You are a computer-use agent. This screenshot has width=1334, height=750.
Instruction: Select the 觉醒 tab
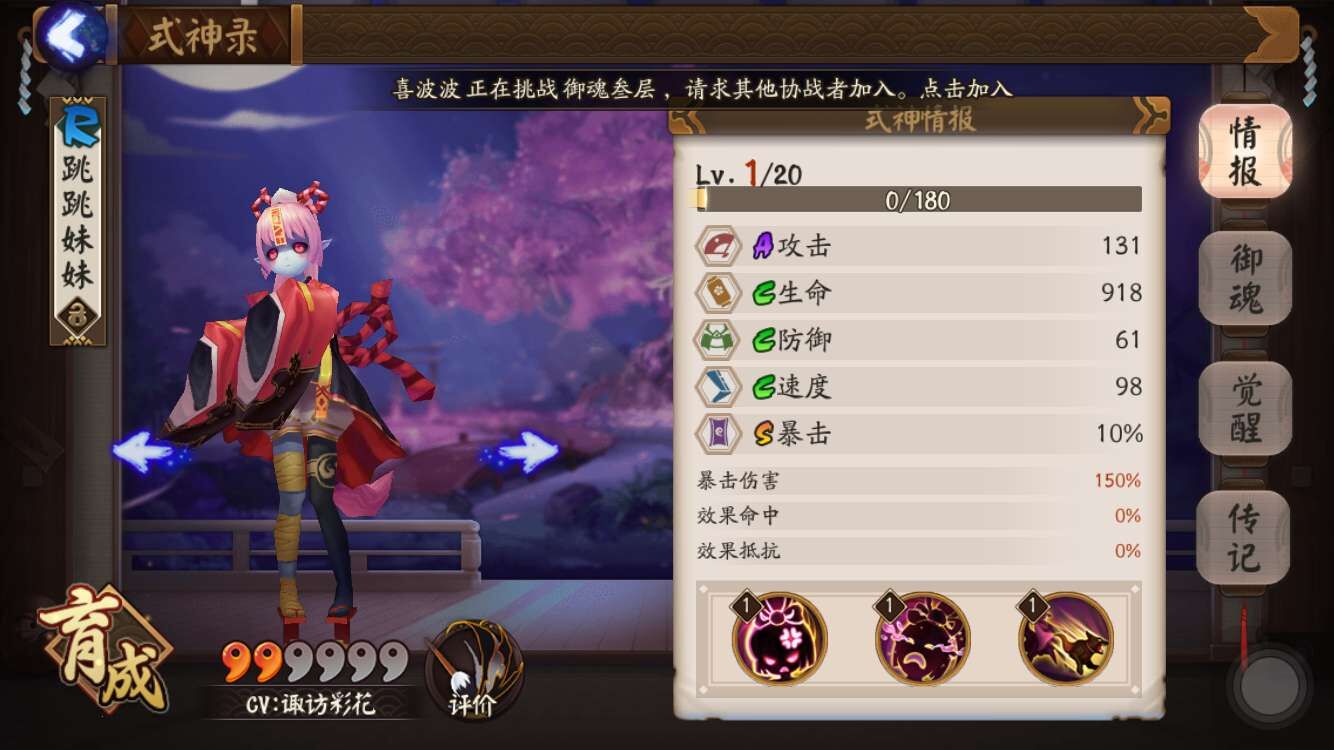tap(1245, 408)
